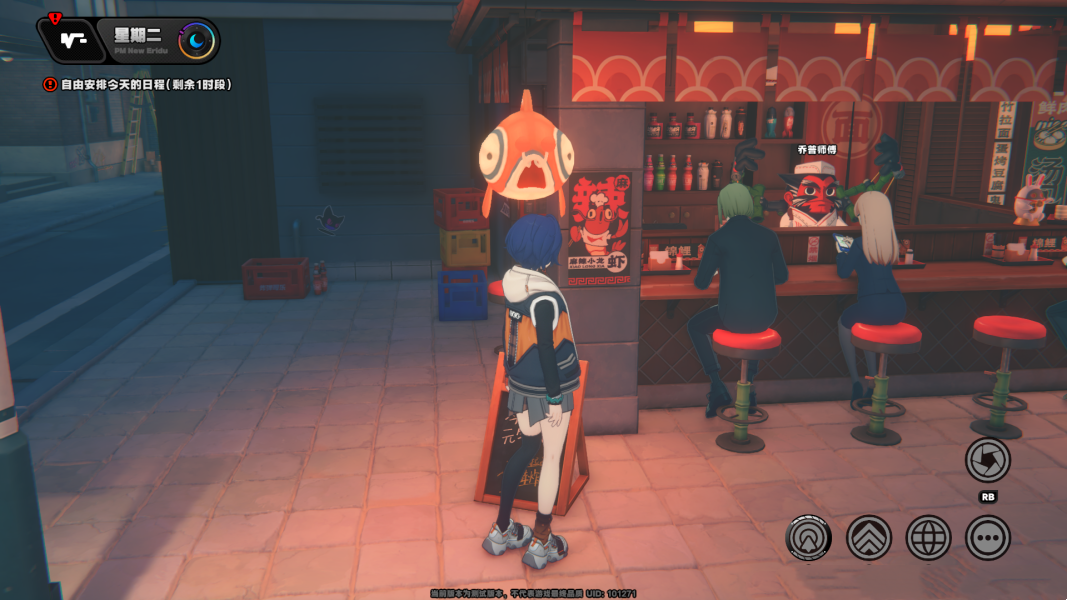The width and height of the screenshot is (1067, 600).
Task: Open the globe network icon
Action: tap(928, 538)
